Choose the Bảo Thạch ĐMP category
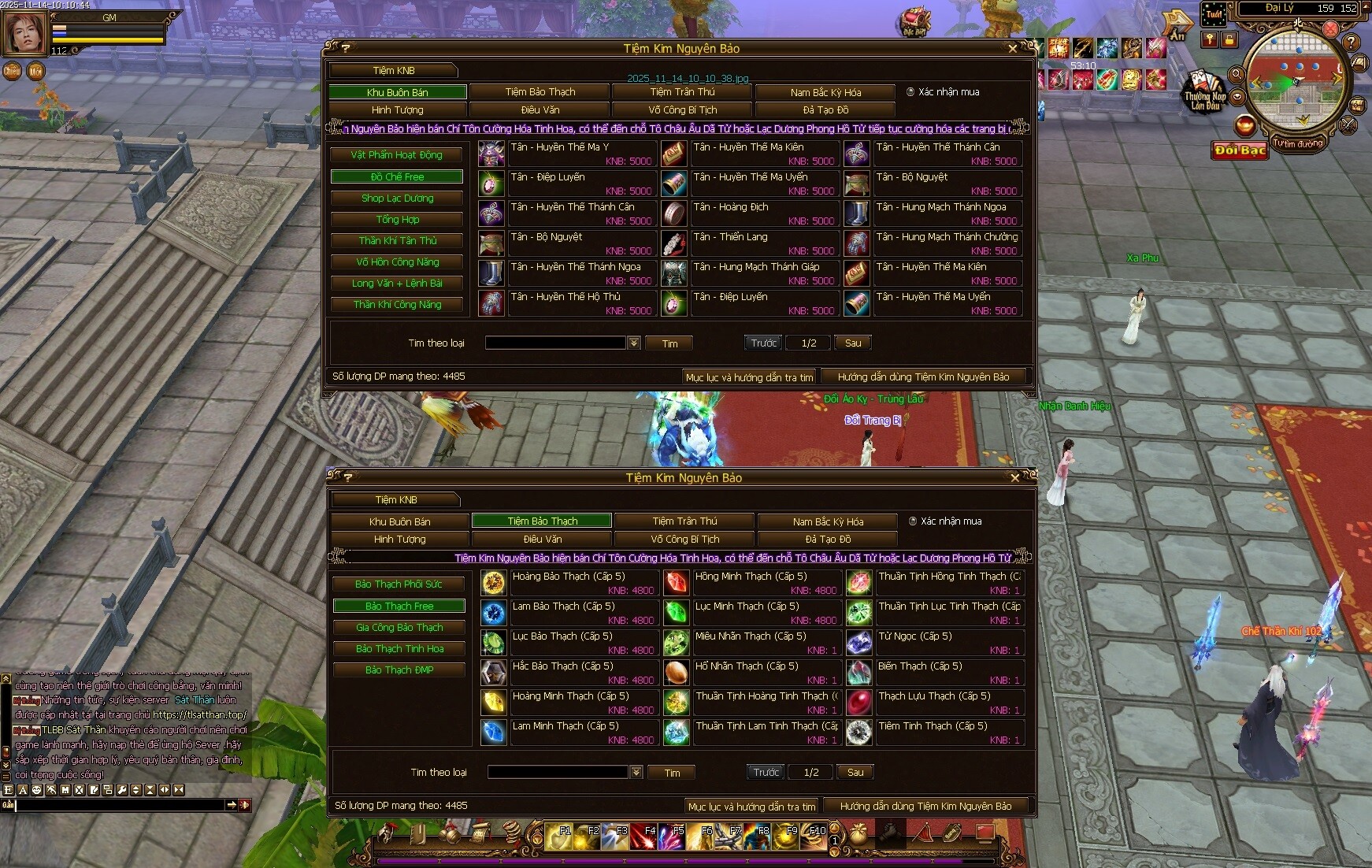The image size is (1372, 868). click(x=399, y=670)
